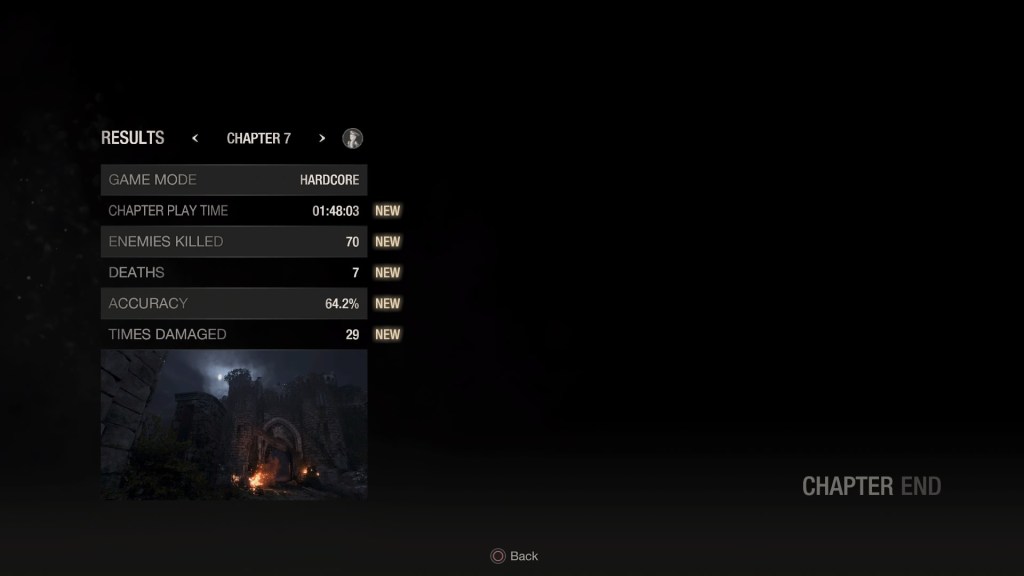Select the character portrait icon beside Chapter 7
Screen dimensions: 1024x576
point(352,138)
